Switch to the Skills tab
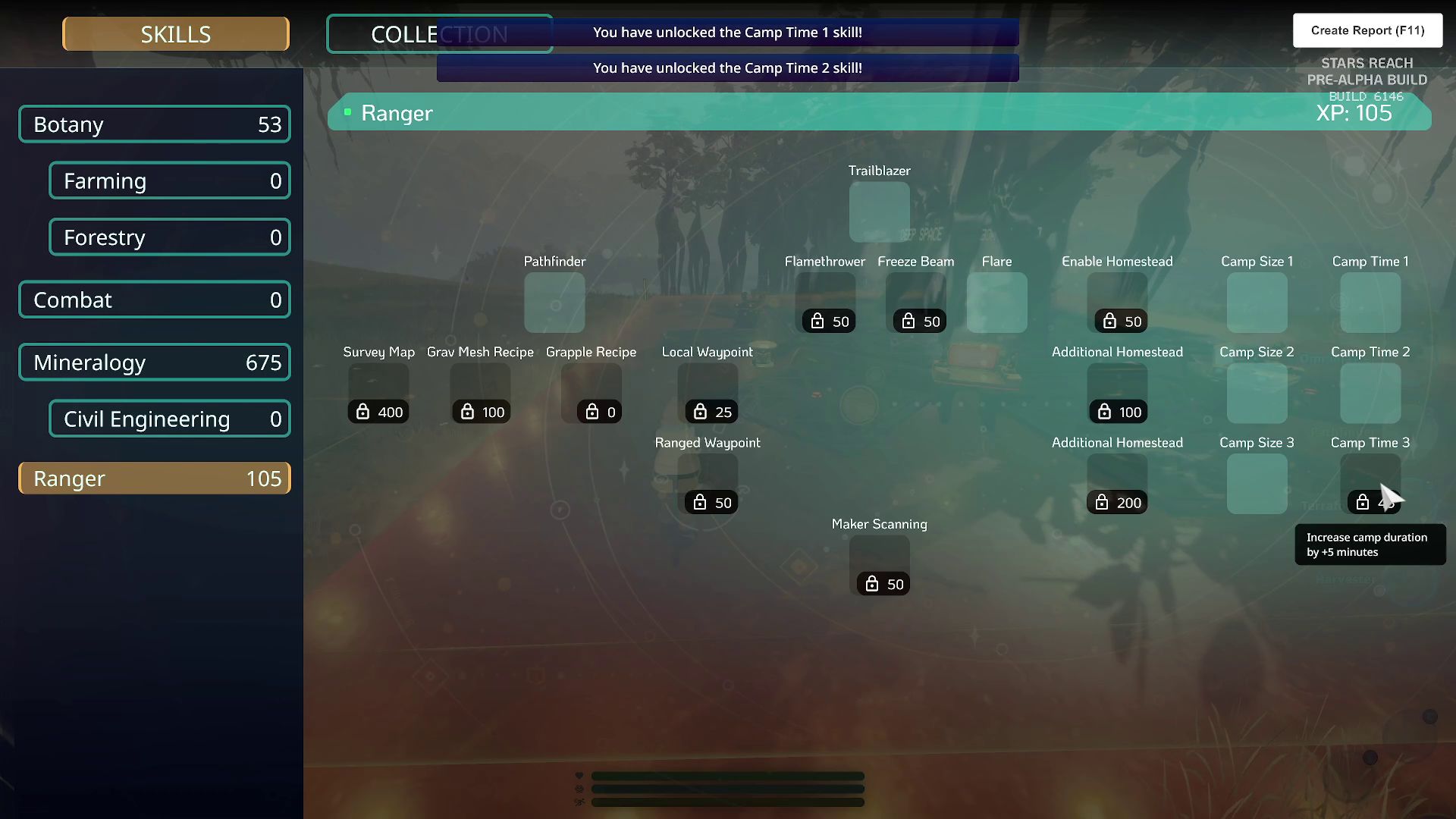Screen dimensions: 1456x819 [x=175, y=34]
